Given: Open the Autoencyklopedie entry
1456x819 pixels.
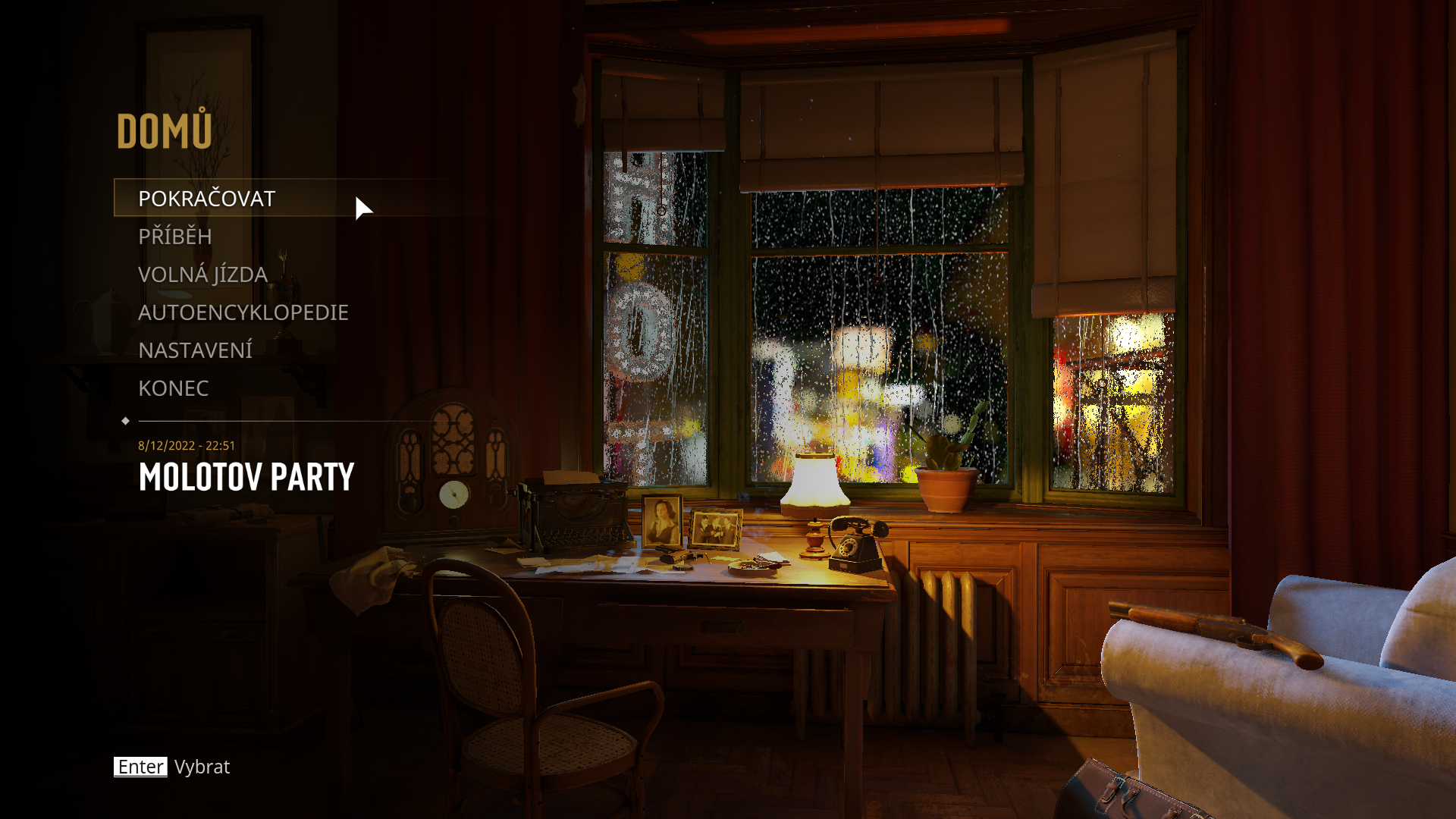Looking at the screenshot, I should (x=243, y=312).
